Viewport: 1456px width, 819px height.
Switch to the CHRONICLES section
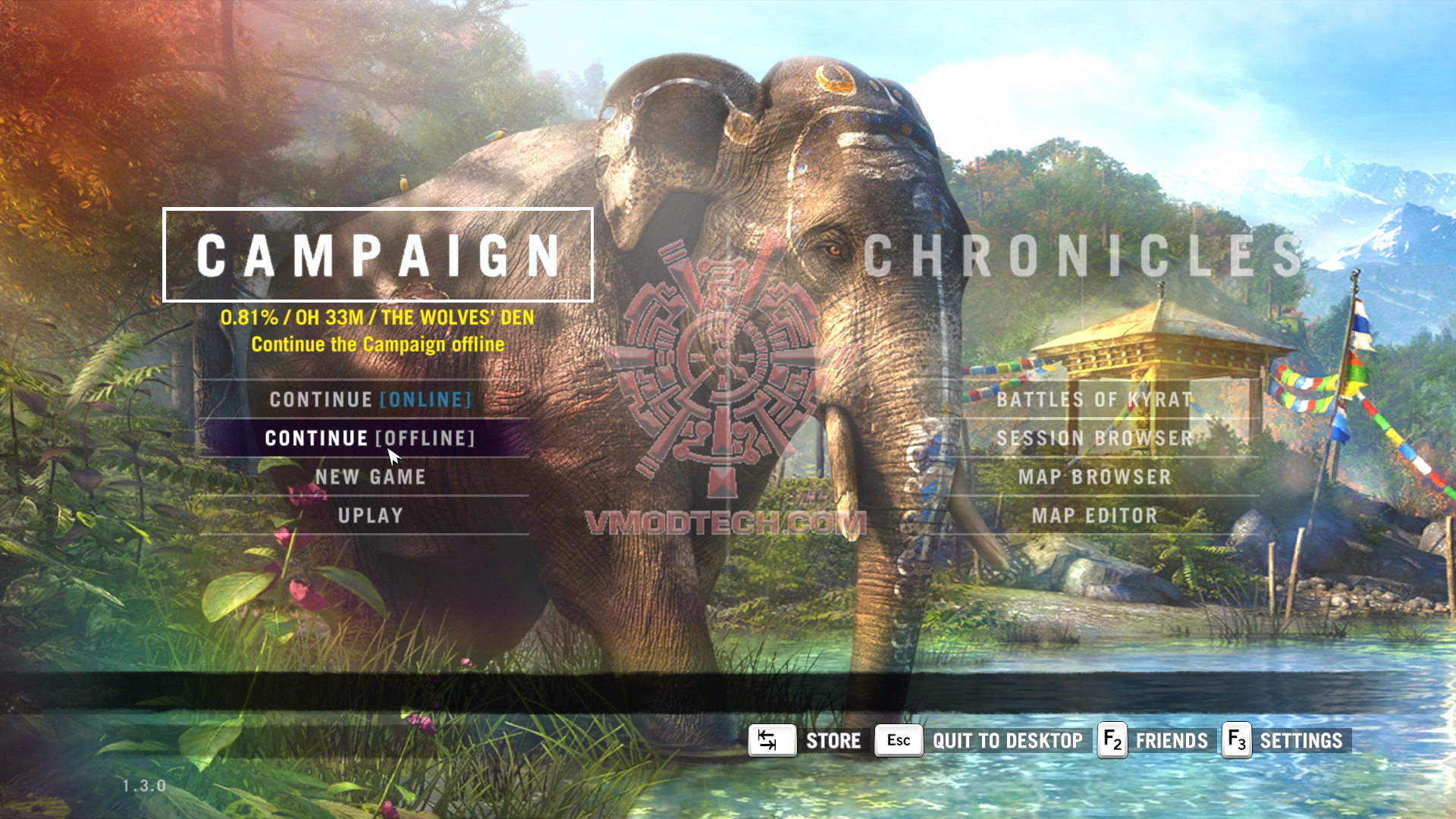[1082, 255]
